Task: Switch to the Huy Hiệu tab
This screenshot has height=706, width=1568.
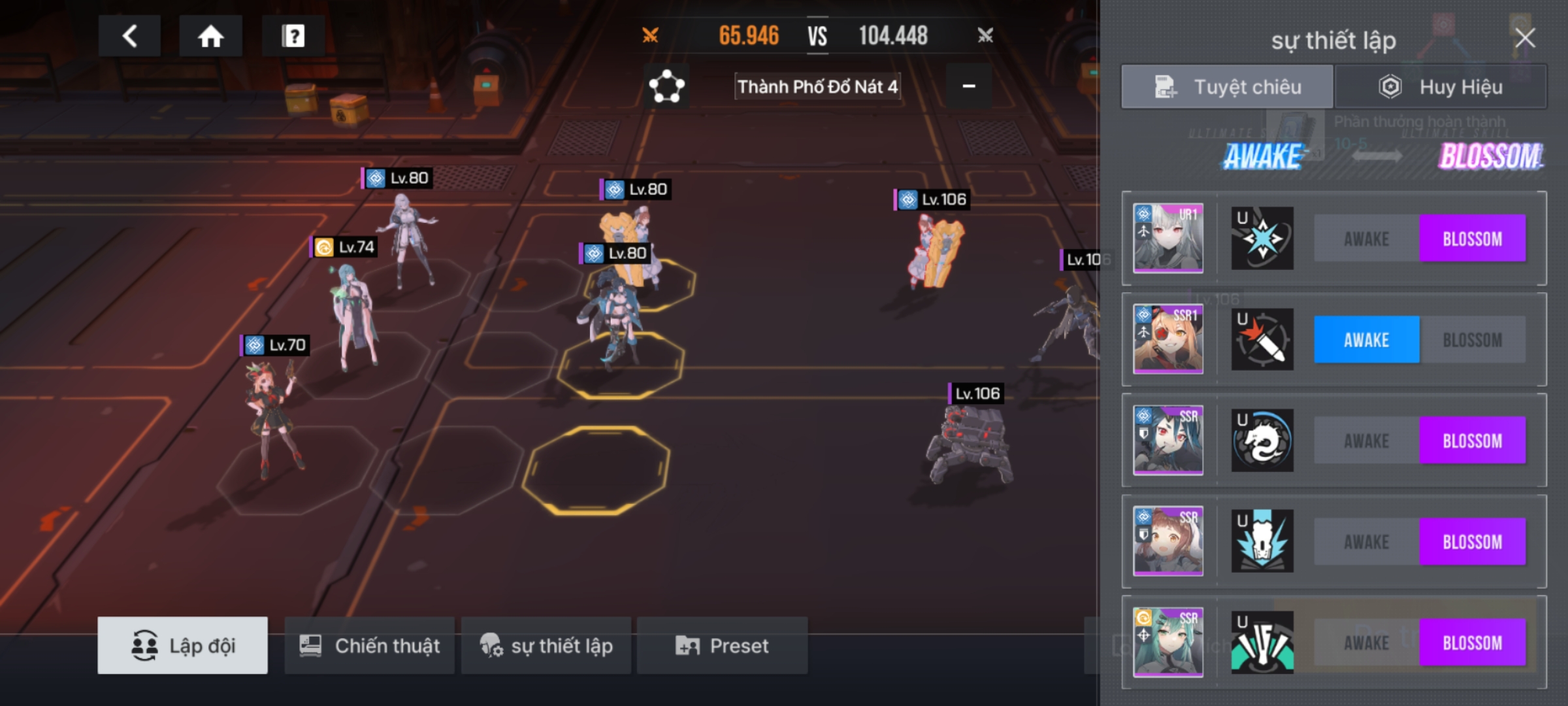Action: (1441, 87)
